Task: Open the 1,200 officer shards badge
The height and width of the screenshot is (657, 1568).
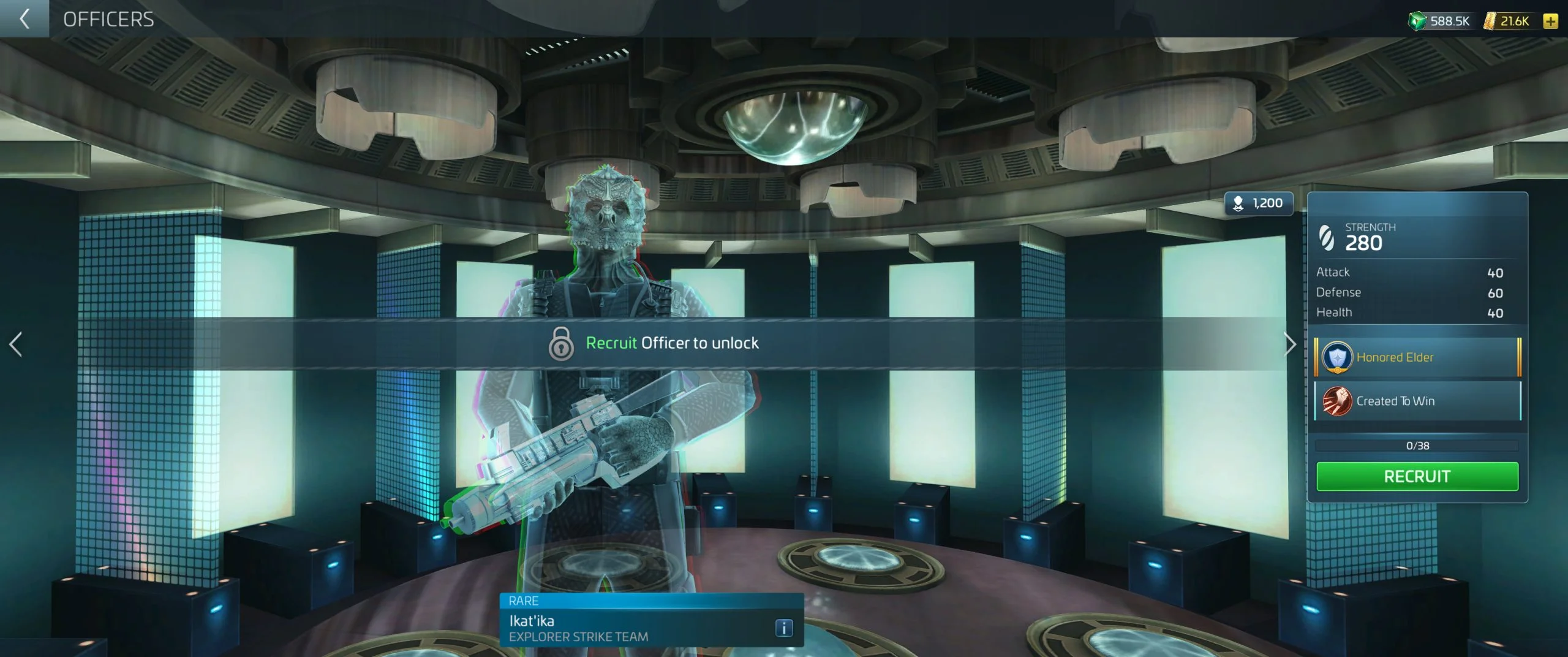Action: coord(1258,203)
